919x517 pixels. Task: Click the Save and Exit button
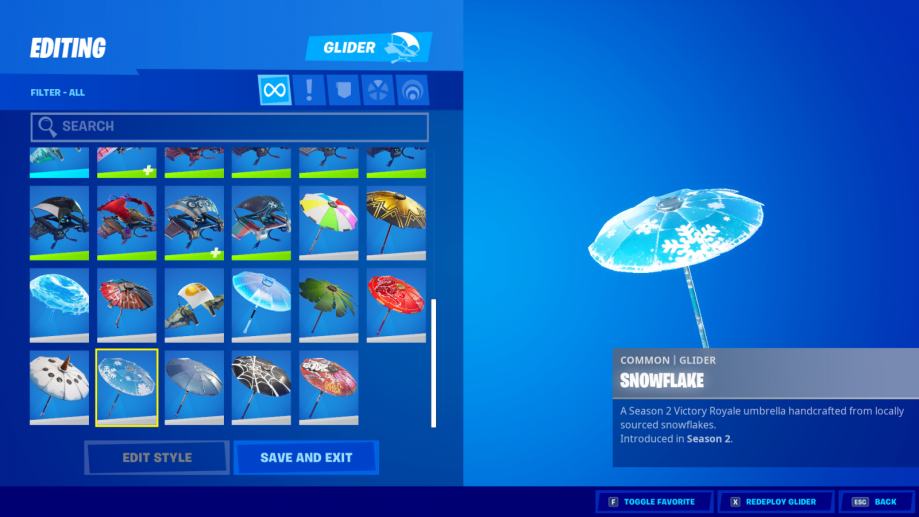tap(306, 458)
